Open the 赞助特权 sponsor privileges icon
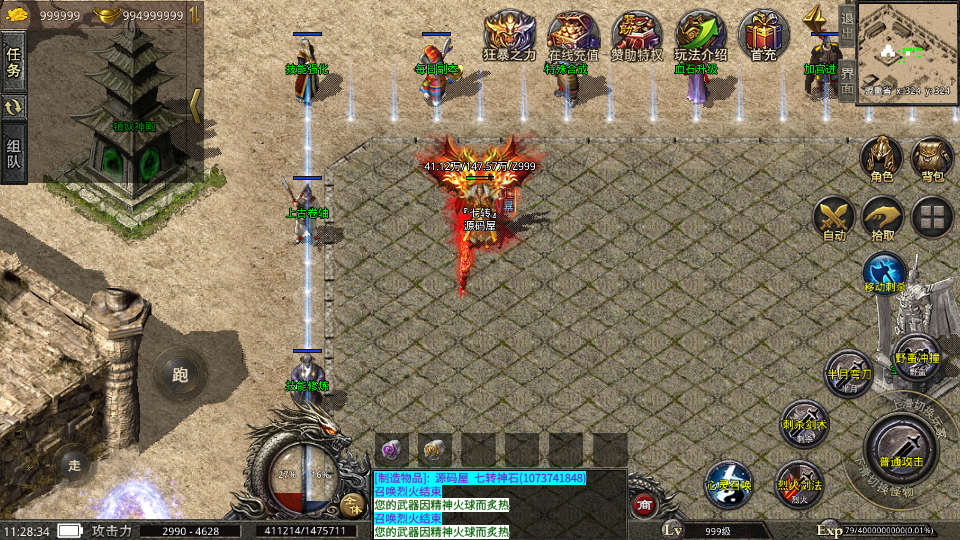The height and width of the screenshot is (540, 960). (x=637, y=36)
